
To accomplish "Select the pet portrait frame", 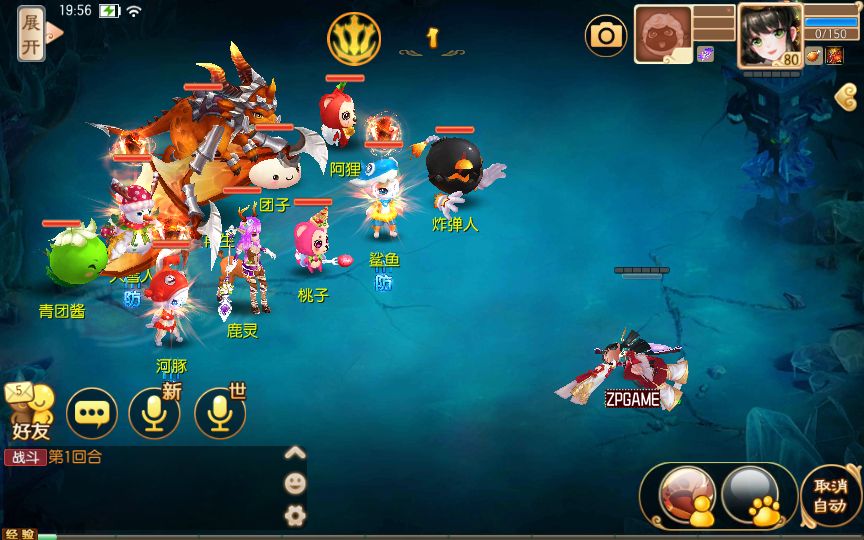I will coord(663,35).
